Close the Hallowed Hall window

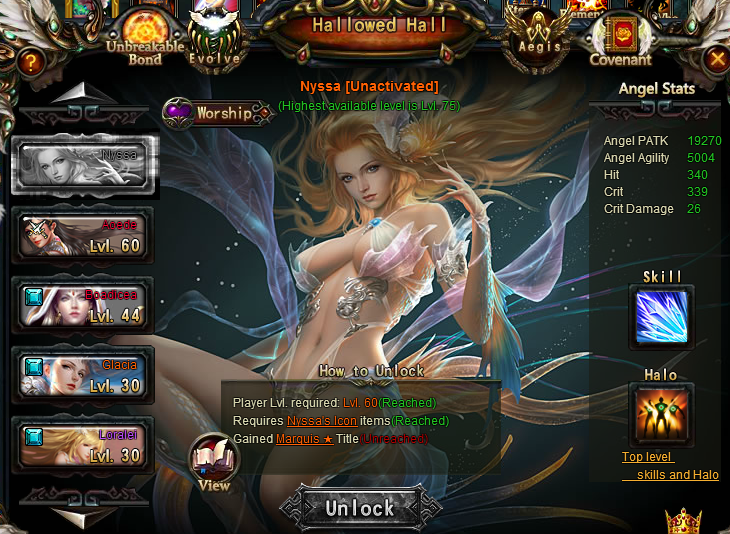coord(716,60)
